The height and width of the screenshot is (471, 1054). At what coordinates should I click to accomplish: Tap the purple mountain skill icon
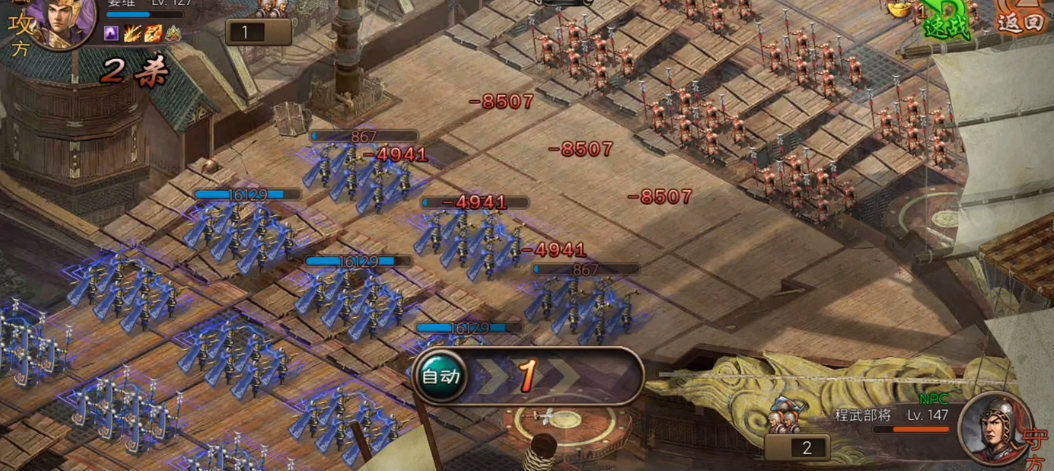click(x=111, y=34)
